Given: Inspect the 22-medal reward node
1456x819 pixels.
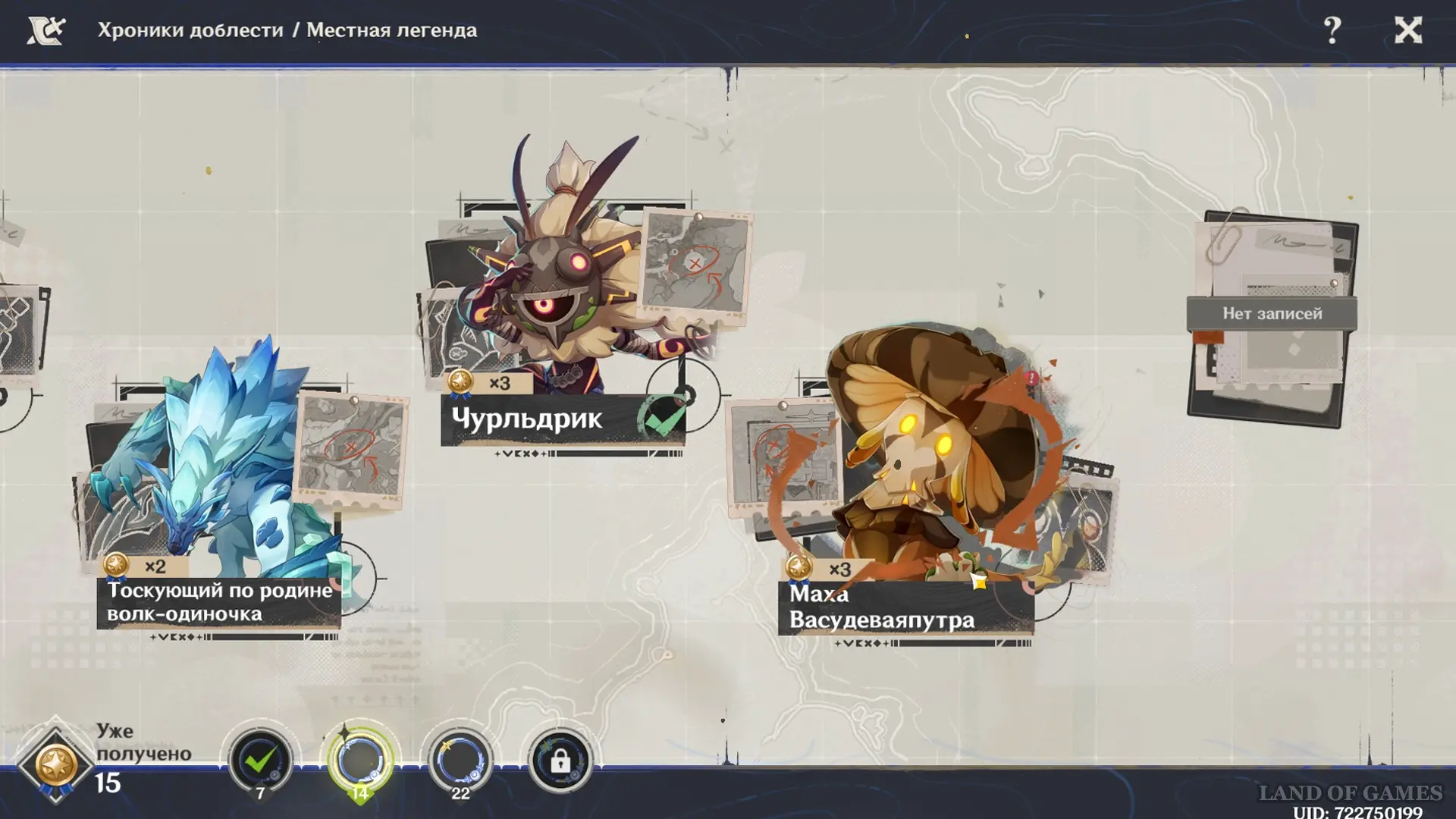Looking at the screenshot, I should (460, 761).
